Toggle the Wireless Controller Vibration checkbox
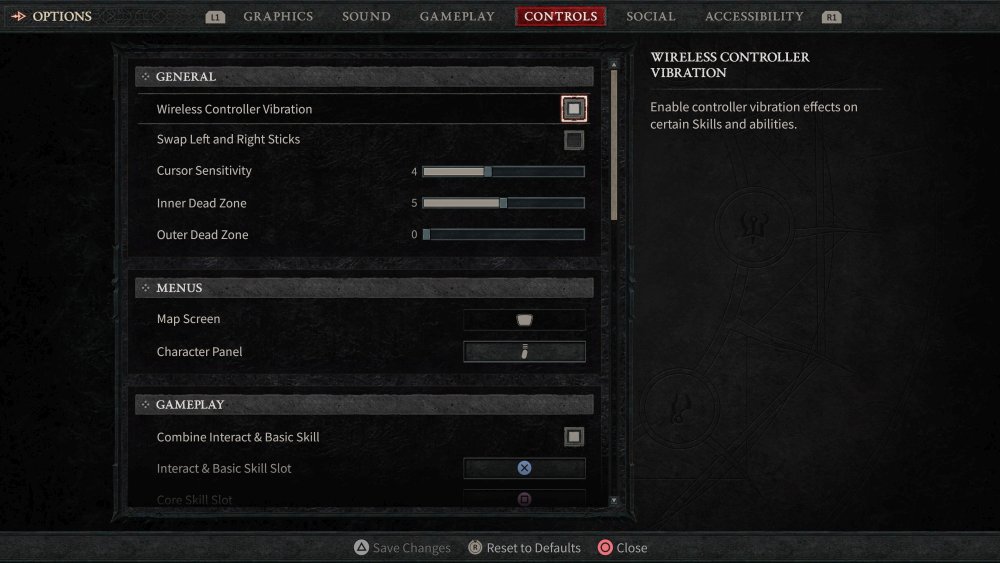 [x=573, y=108]
